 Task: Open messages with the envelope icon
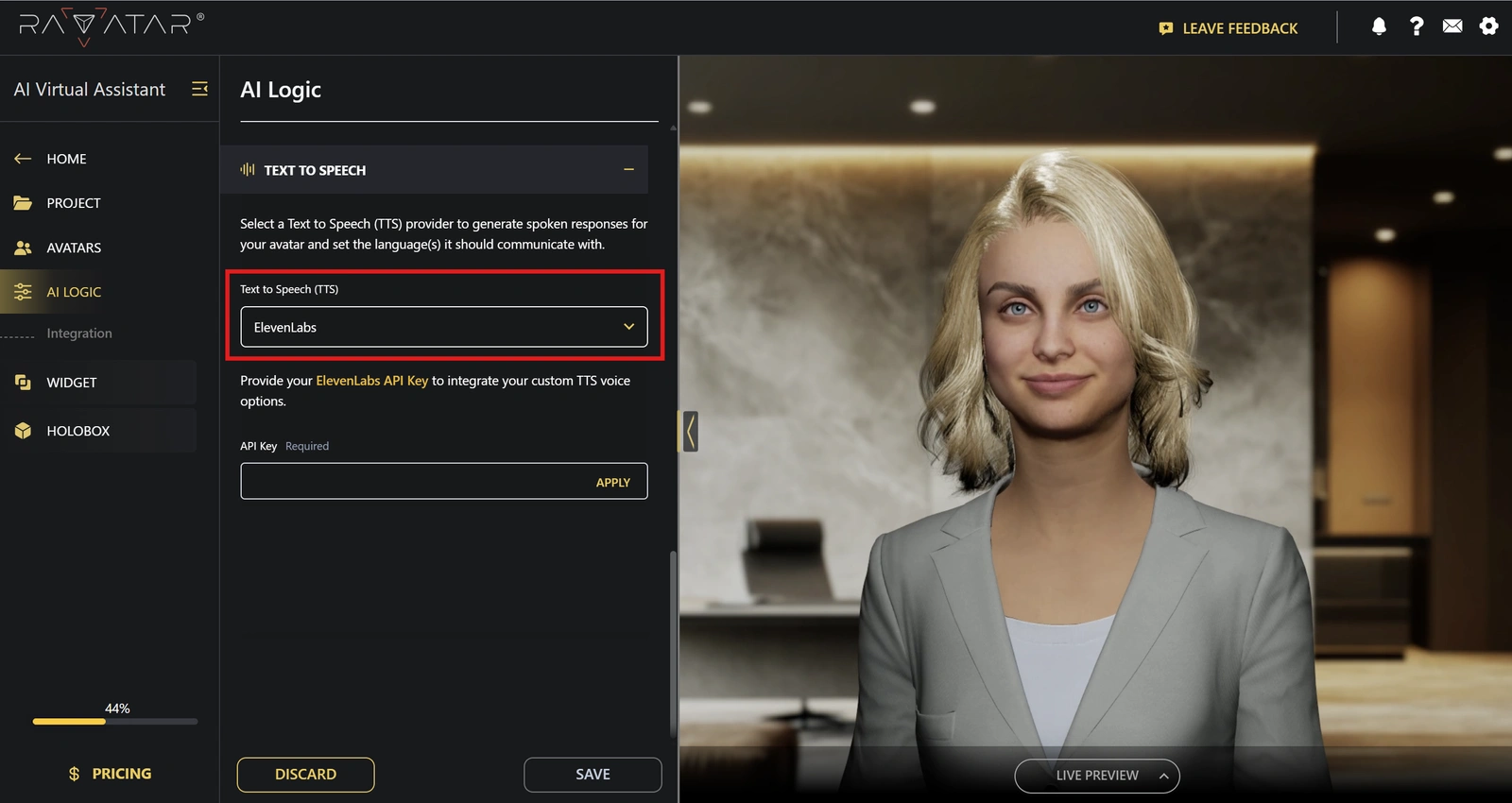pyautogui.click(x=1452, y=26)
